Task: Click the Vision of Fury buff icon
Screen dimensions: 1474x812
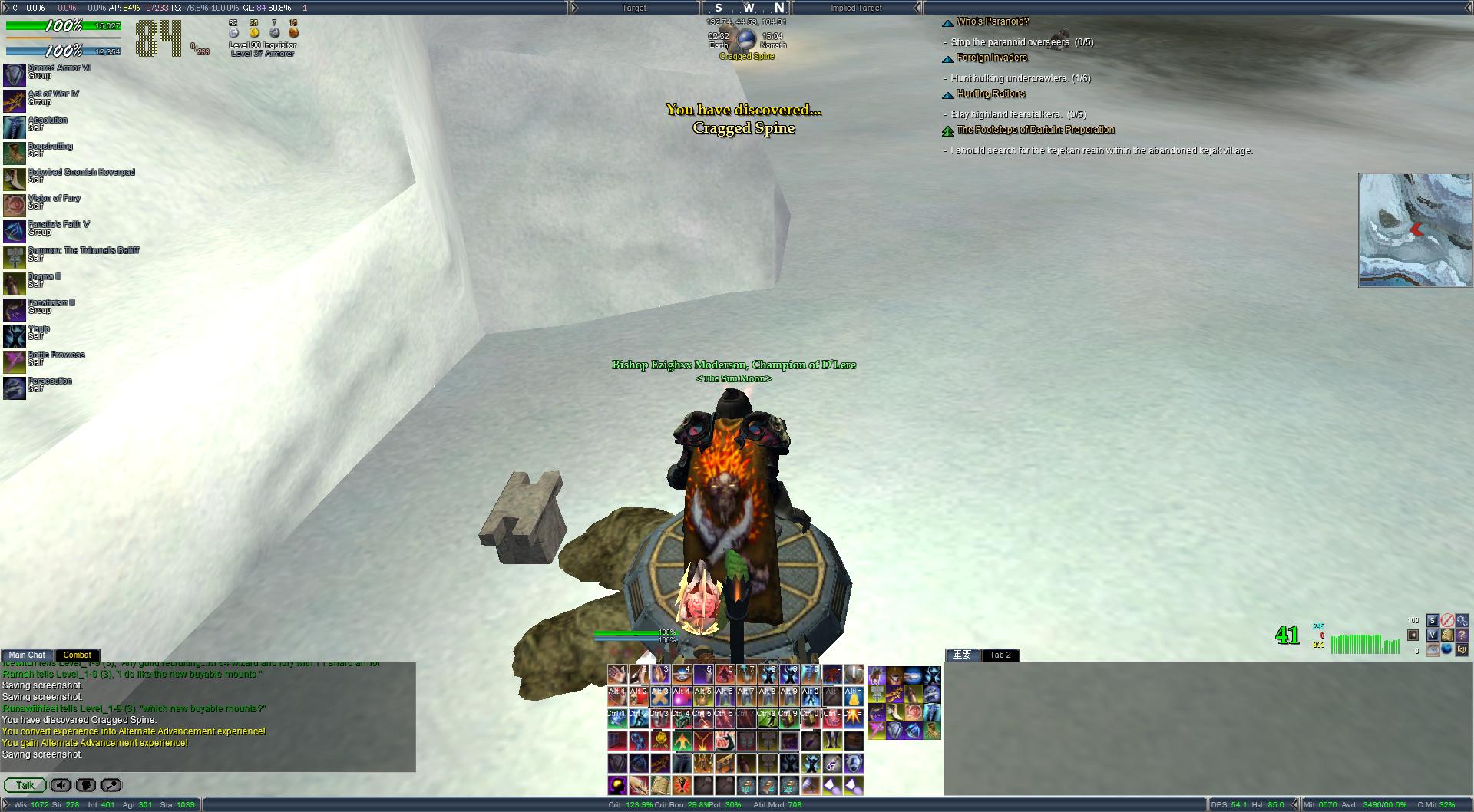Action: point(14,205)
